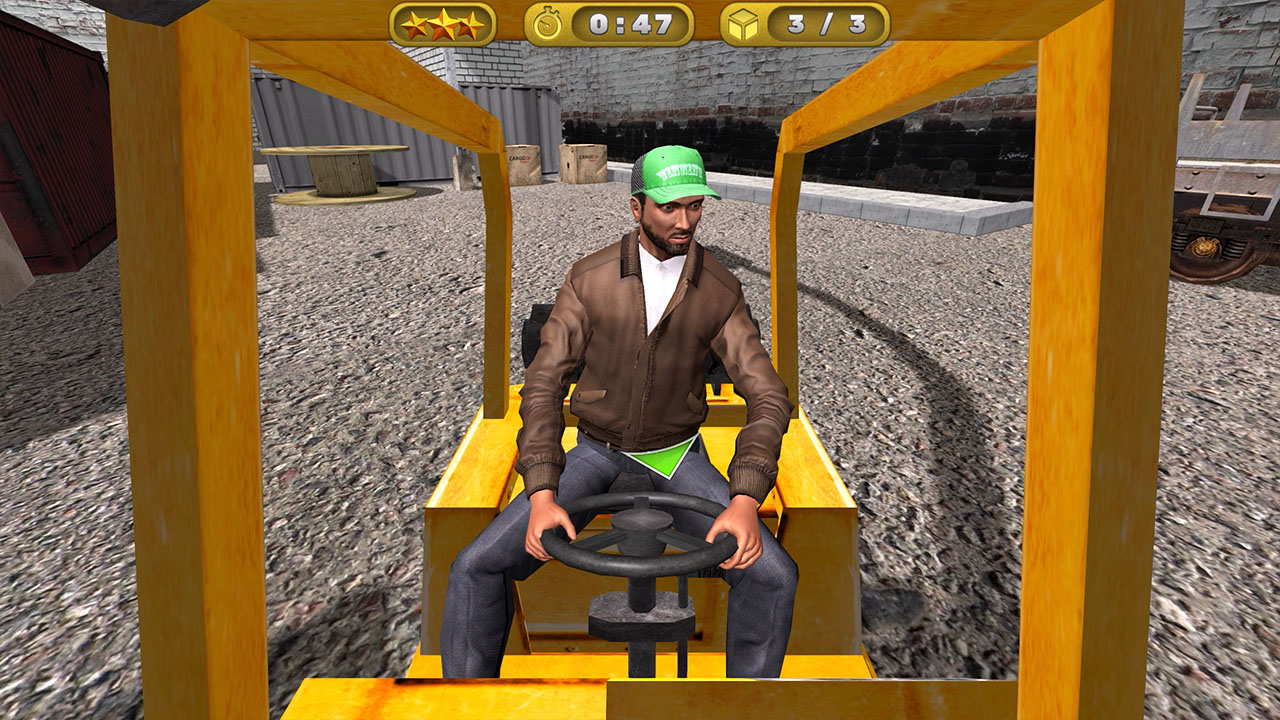The width and height of the screenshot is (1280, 720).
Task: Click the CARGO logo on the right crate
Action: [x=588, y=156]
